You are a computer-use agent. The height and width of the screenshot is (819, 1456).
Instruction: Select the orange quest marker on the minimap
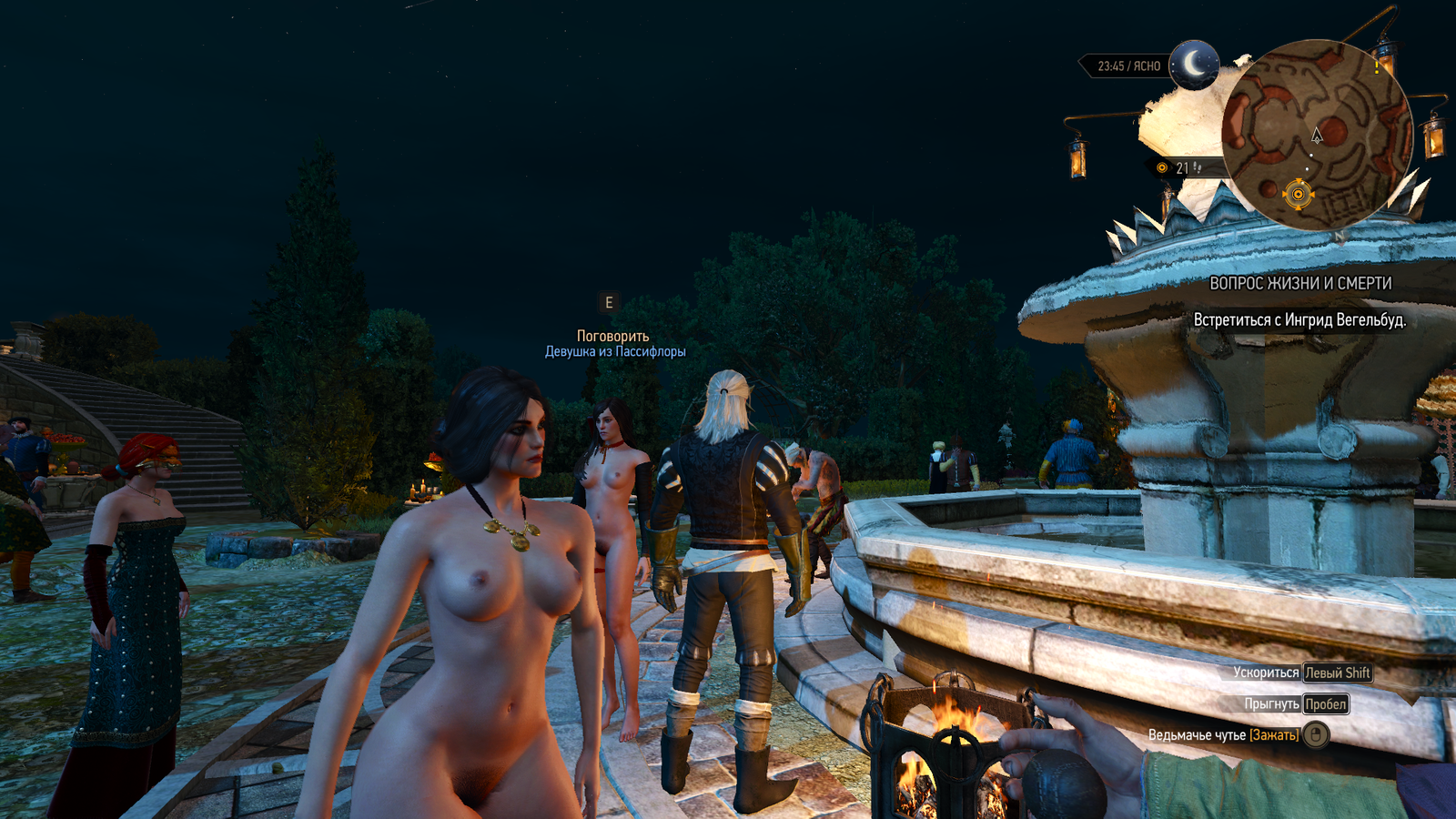coord(1298,194)
